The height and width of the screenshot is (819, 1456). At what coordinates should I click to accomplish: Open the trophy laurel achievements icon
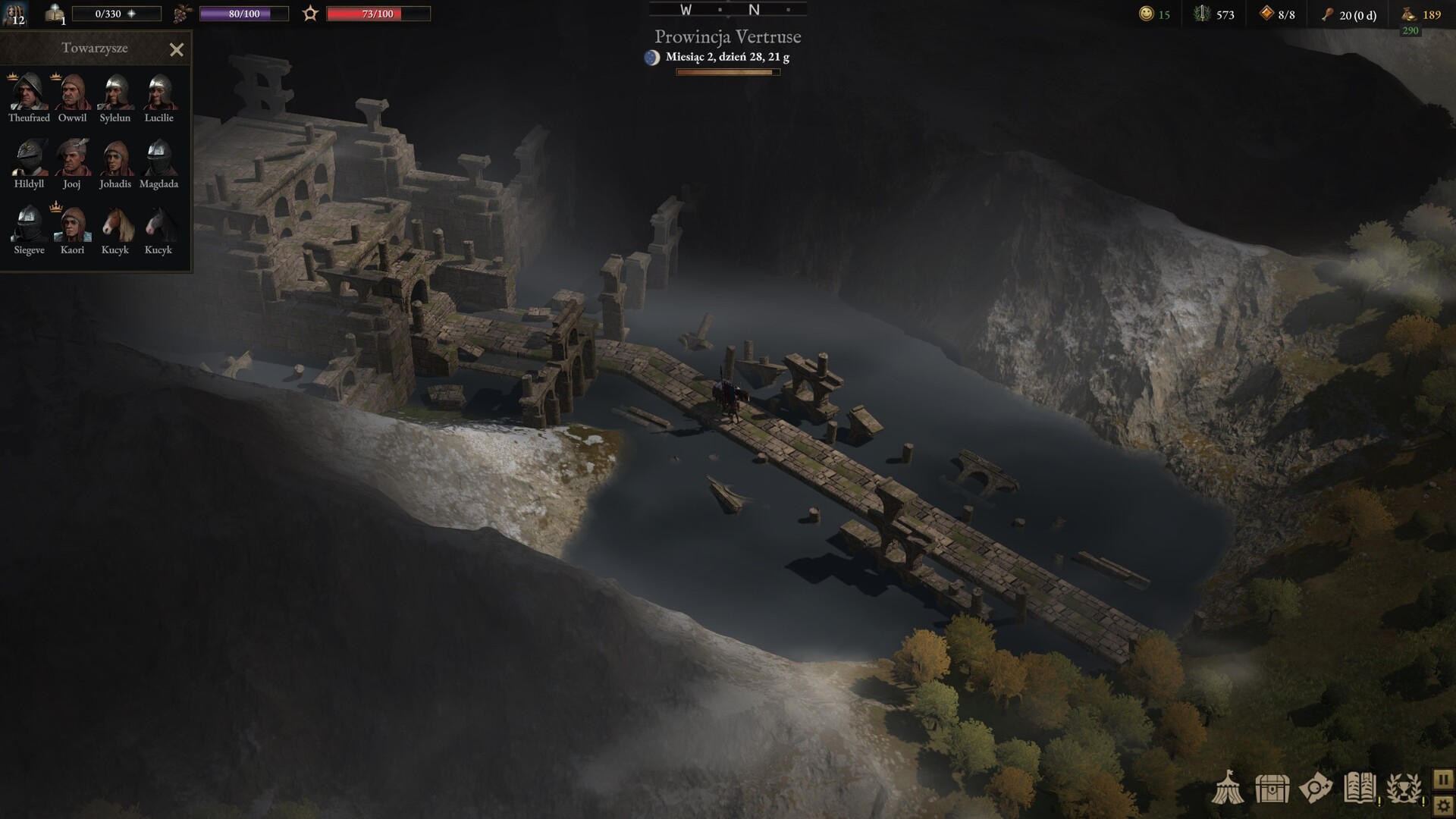1404,789
